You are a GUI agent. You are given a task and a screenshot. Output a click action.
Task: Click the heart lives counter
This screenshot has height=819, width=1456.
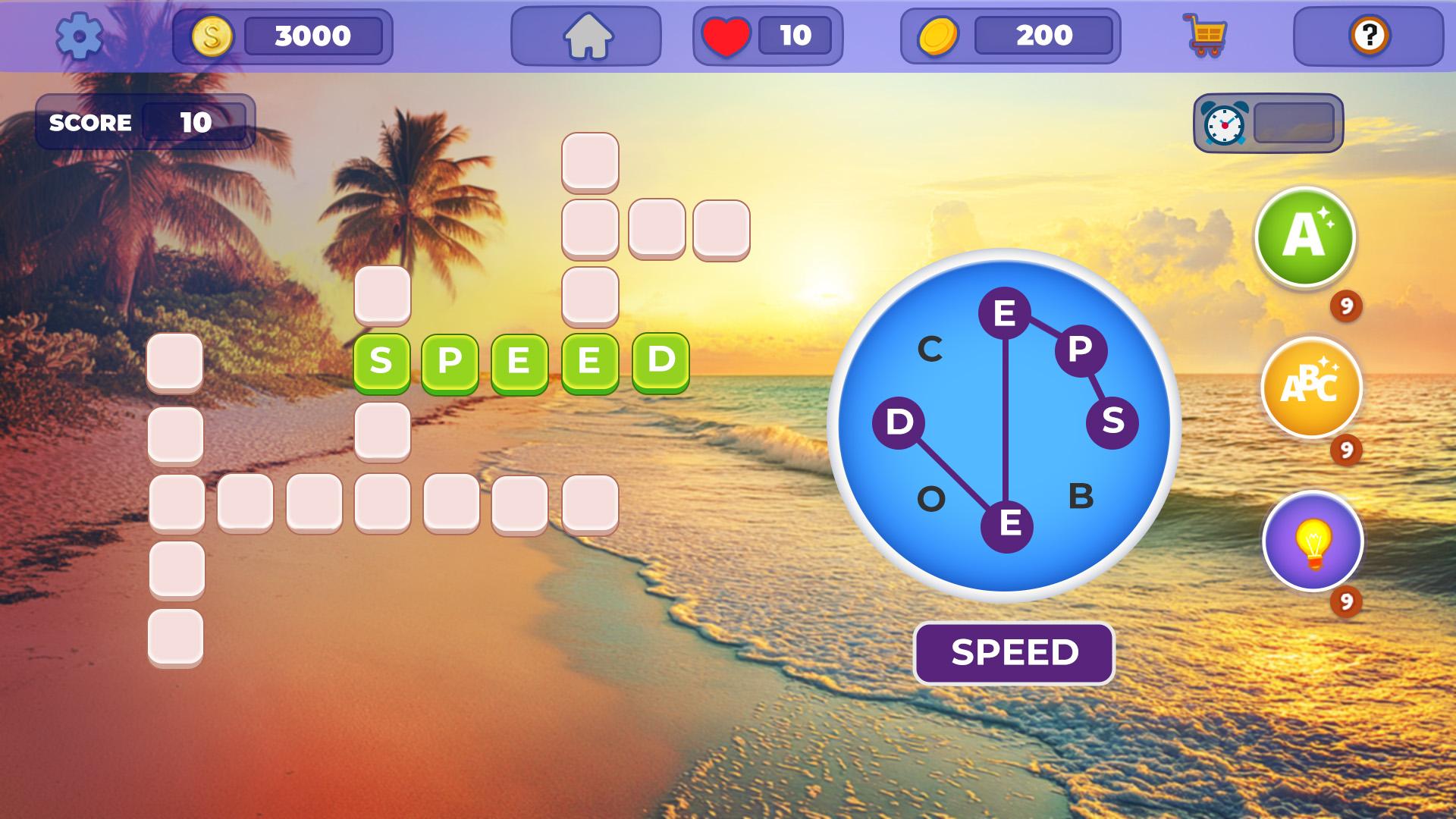click(x=726, y=34)
